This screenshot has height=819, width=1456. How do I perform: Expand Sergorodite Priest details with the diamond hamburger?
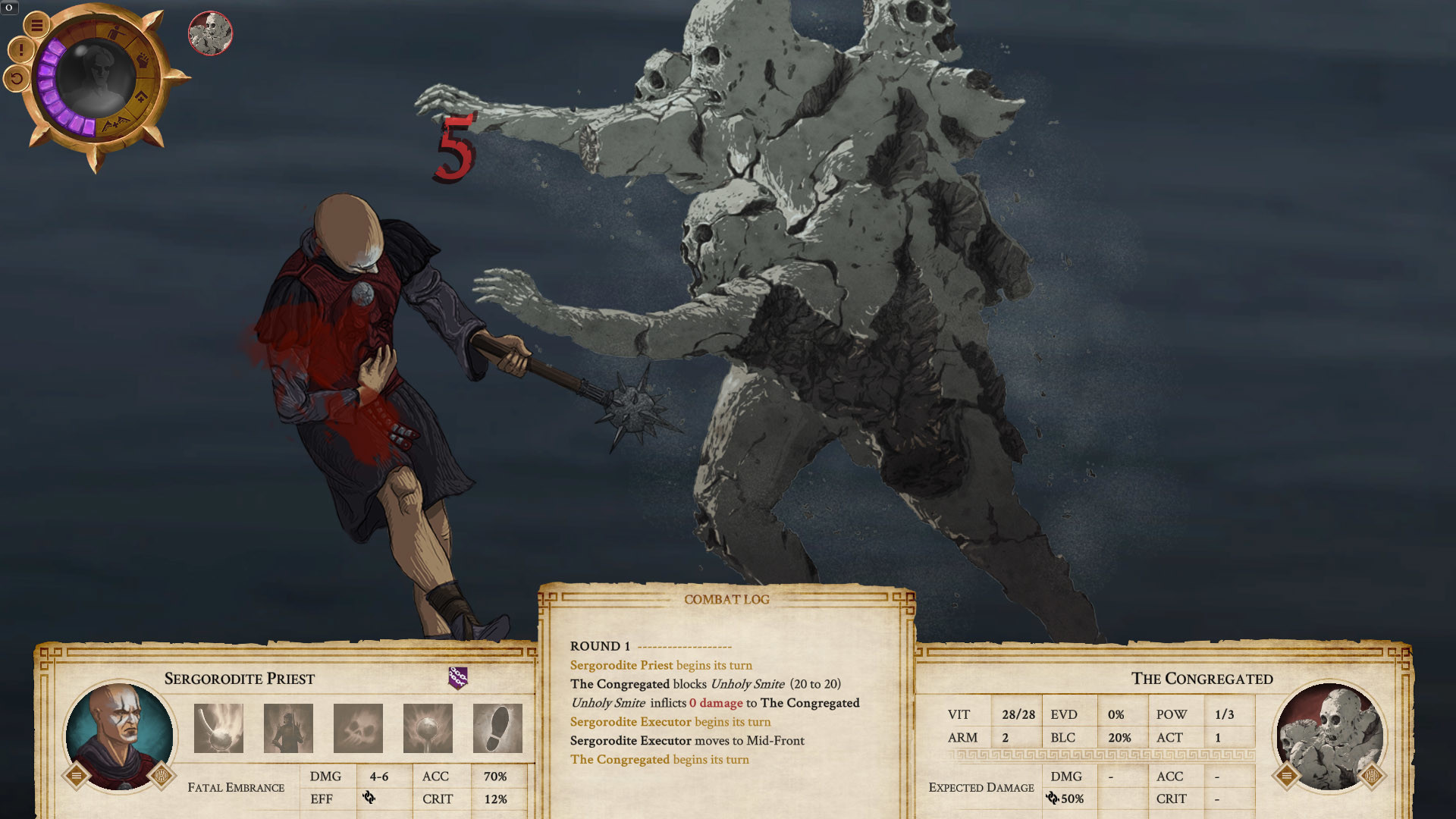[x=77, y=774]
